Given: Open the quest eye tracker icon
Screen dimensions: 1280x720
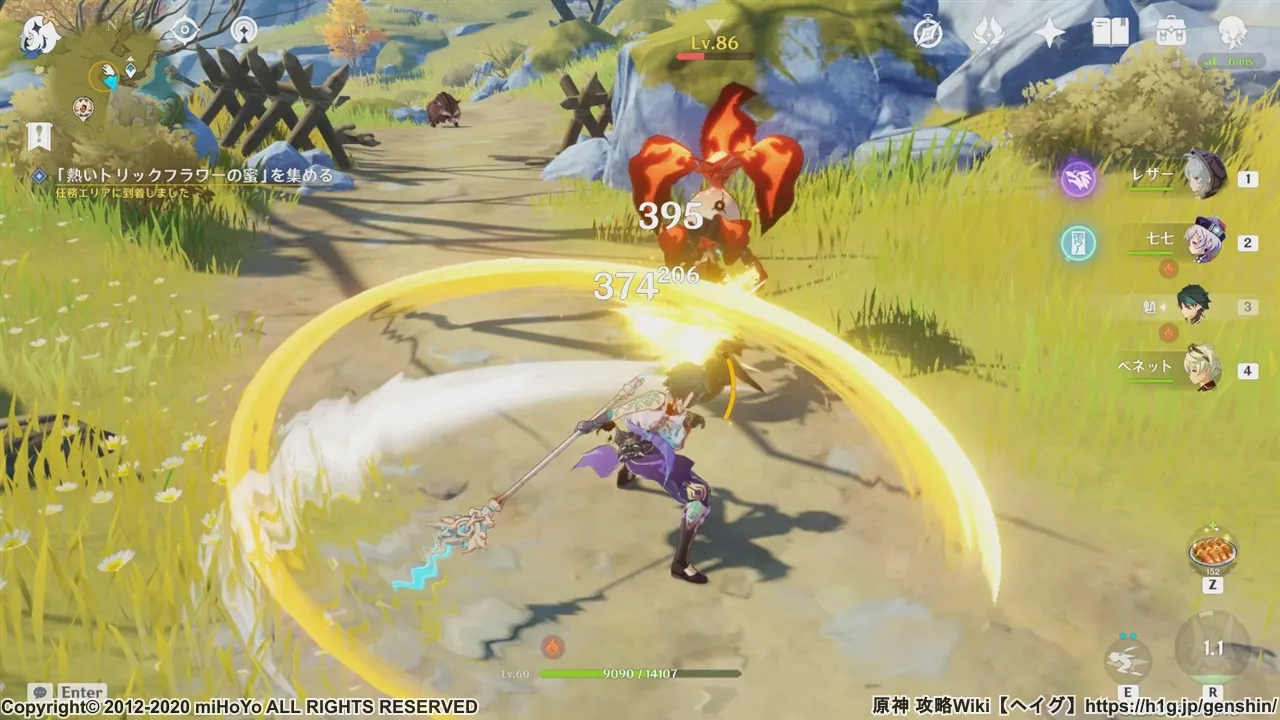Looking at the screenshot, I should pos(185,29).
